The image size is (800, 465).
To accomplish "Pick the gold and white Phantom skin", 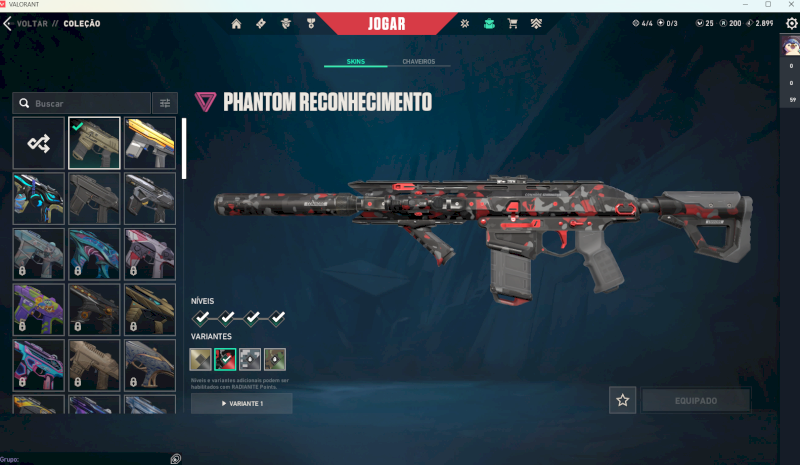I will pyautogui.click(x=150, y=143).
